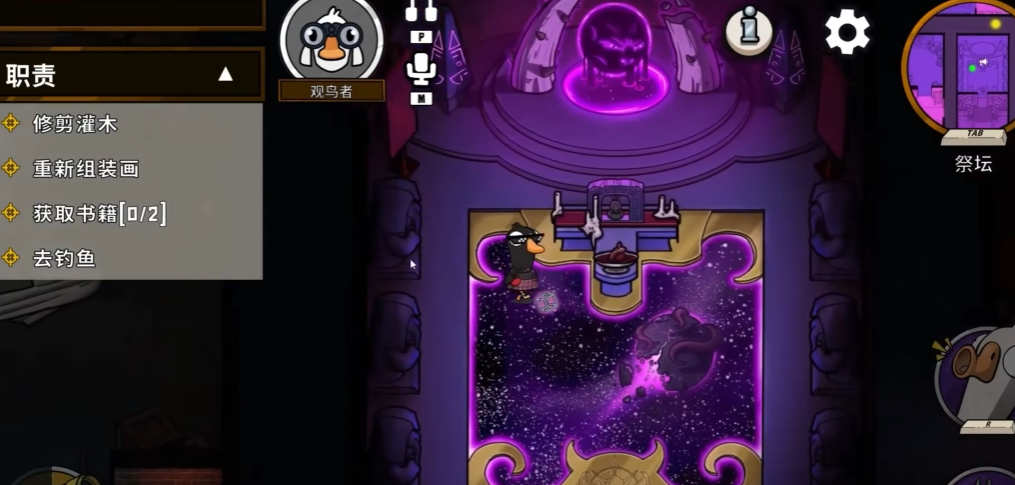Select the 获取书籍 task entry

click(99, 213)
